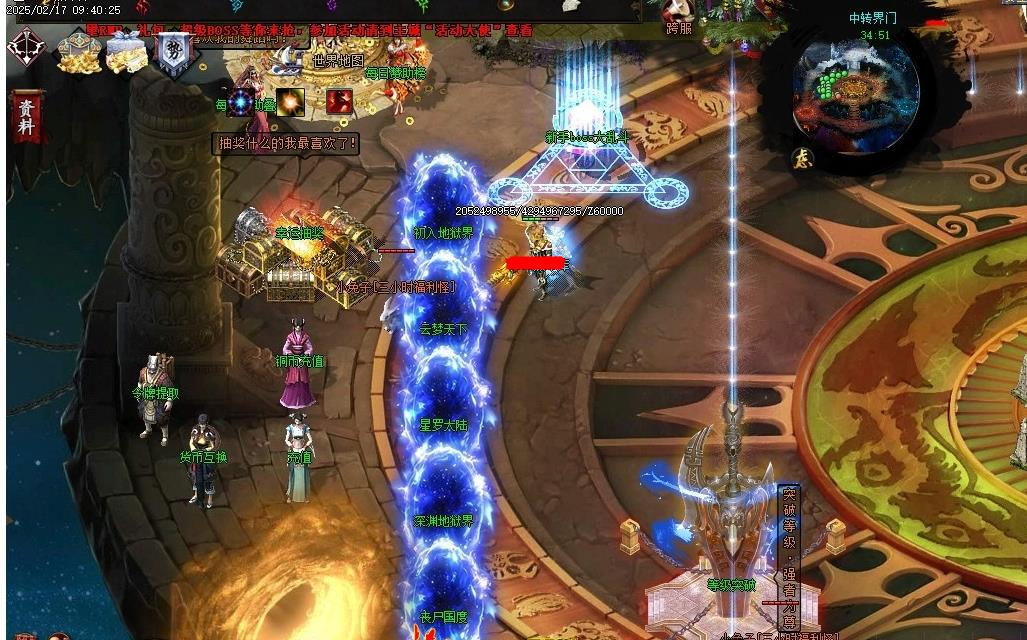Open the crossed-arrows diamond icon
This screenshot has height=640, width=1027.
pos(26,47)
